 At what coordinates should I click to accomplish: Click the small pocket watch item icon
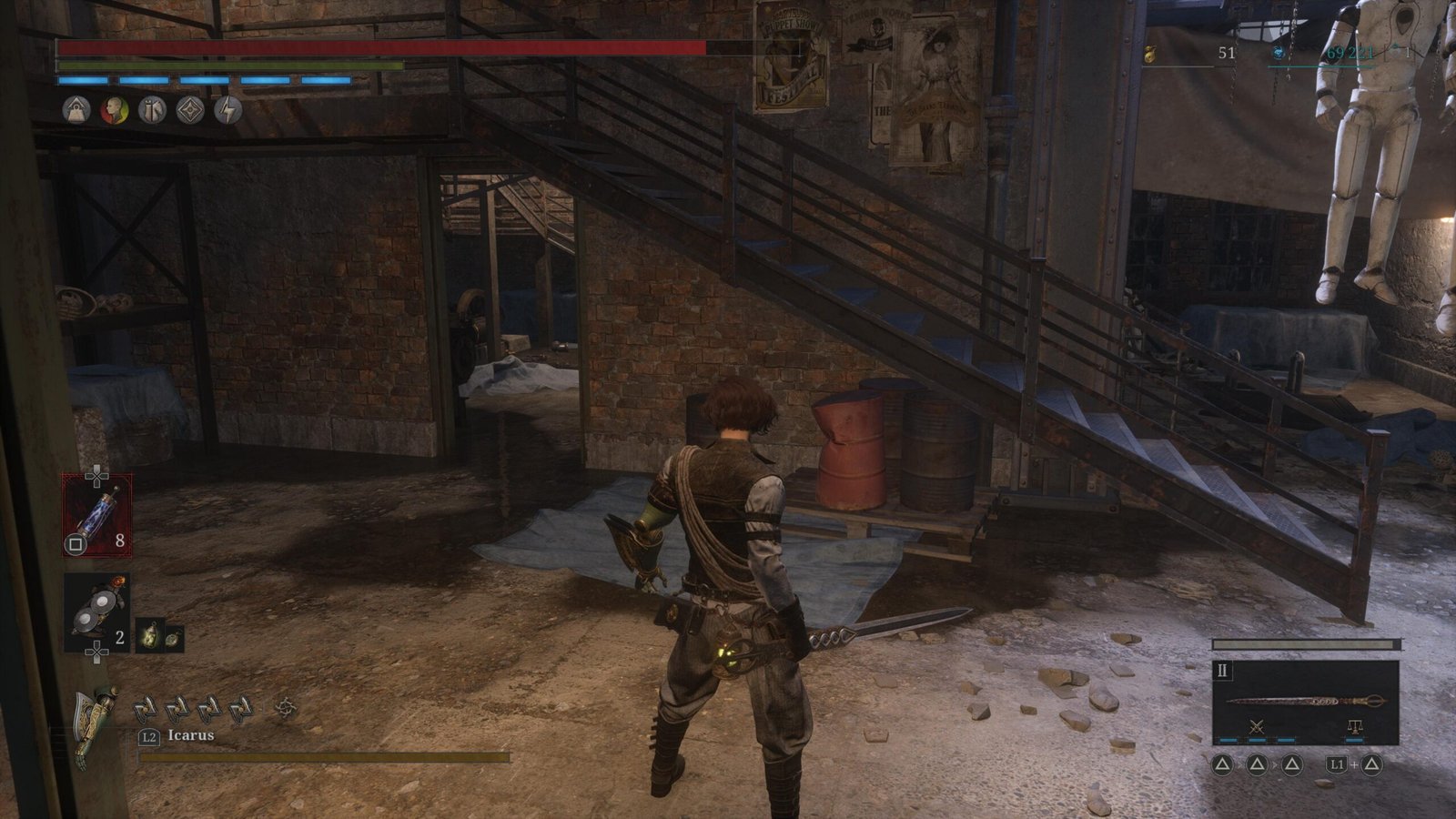172,638
